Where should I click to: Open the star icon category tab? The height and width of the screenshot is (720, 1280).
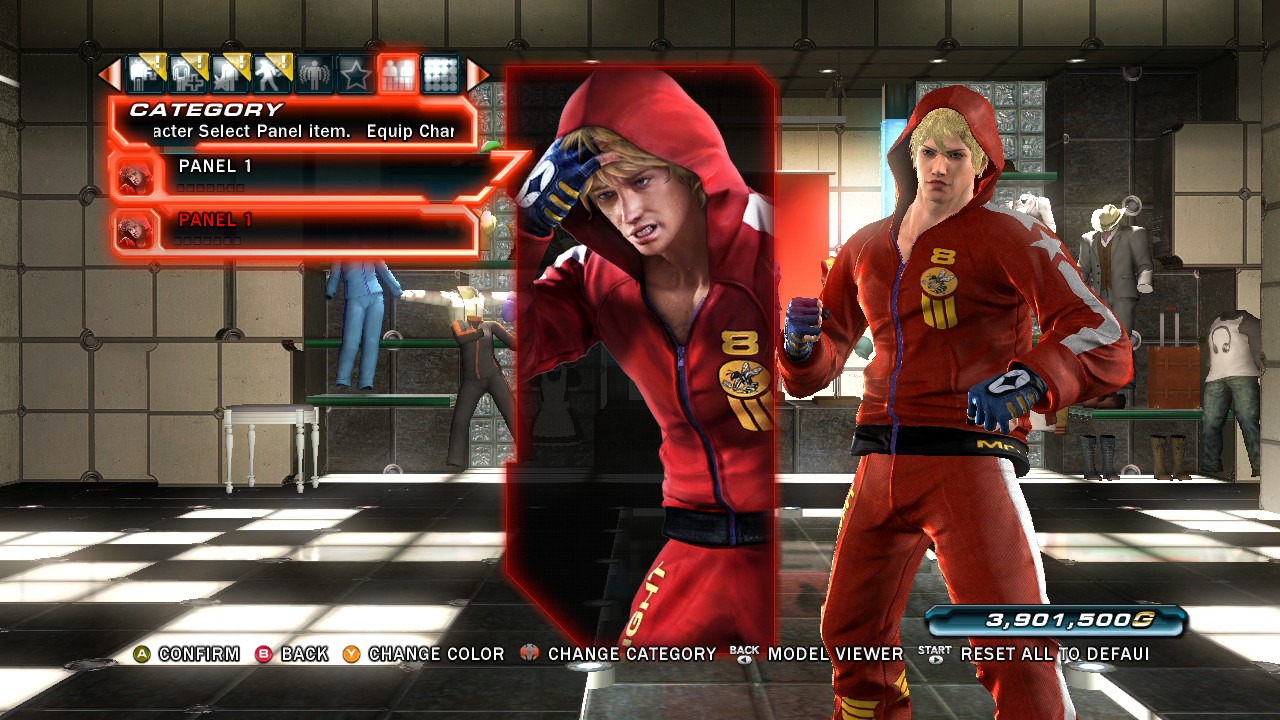pyautogui.click(x=355, y=74)
